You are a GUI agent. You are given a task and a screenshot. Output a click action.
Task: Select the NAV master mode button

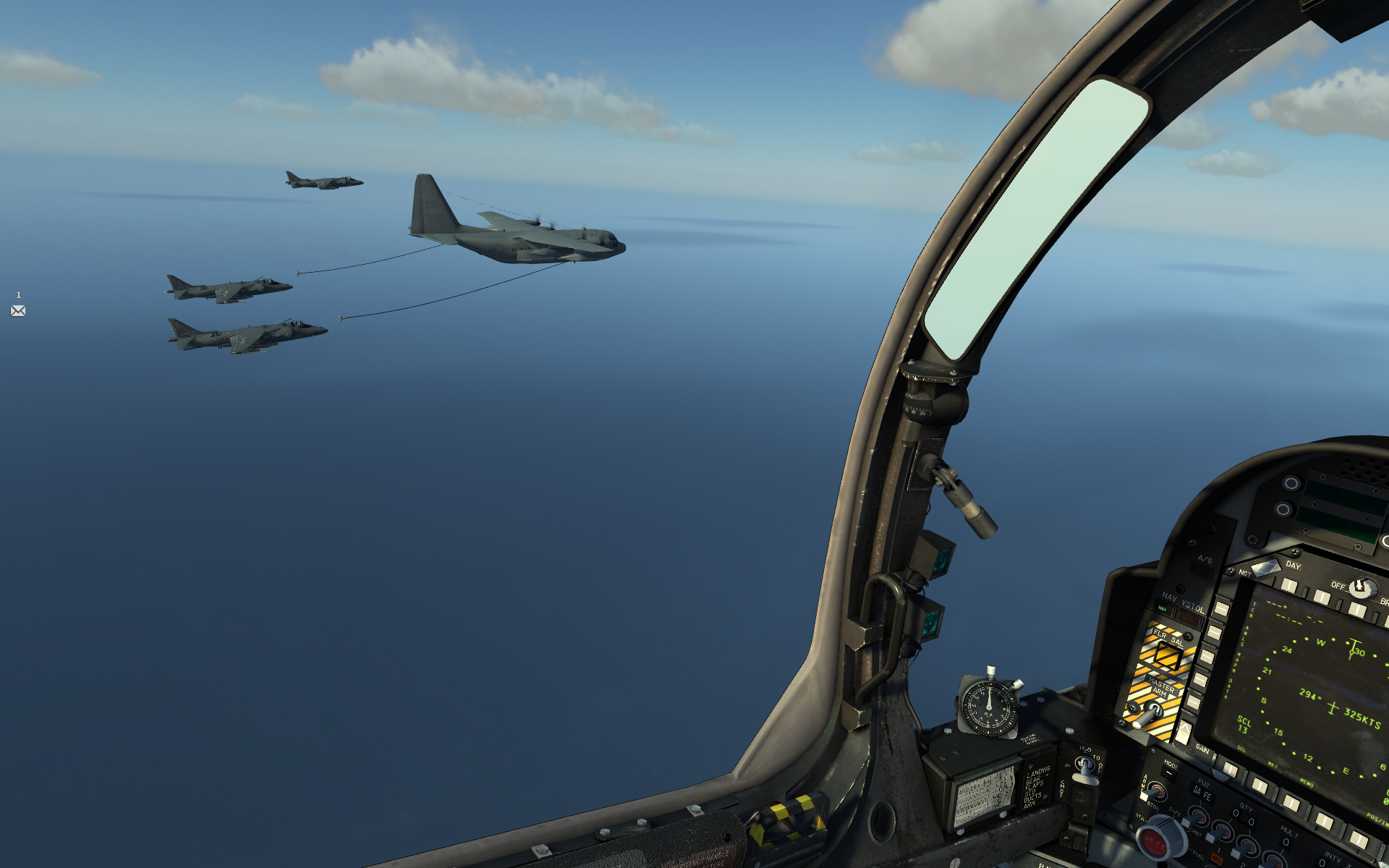(1164, 609)
